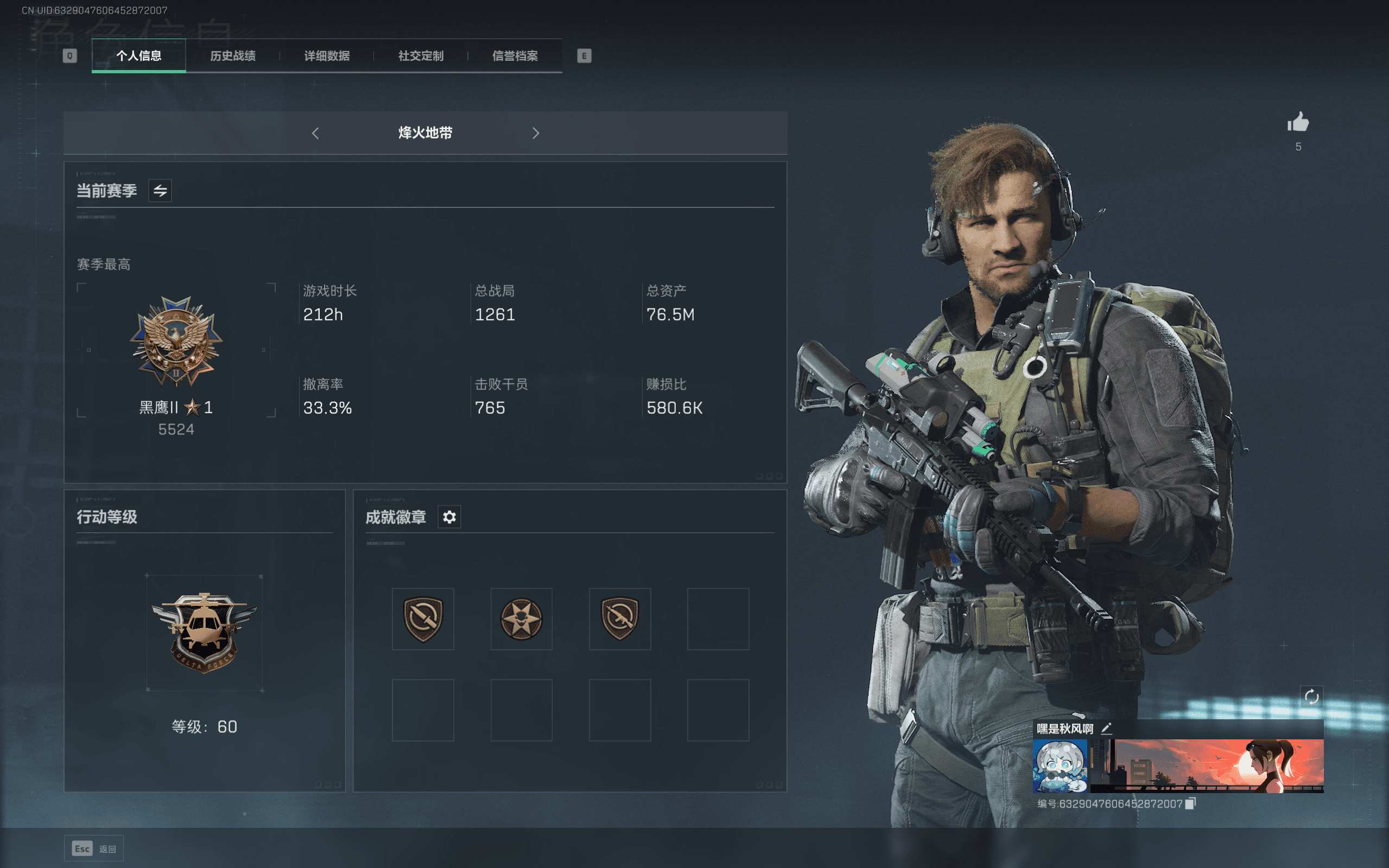1389x868 pixels.
Task: Switch to the 个人信息 tab
Action: [138, 56]
